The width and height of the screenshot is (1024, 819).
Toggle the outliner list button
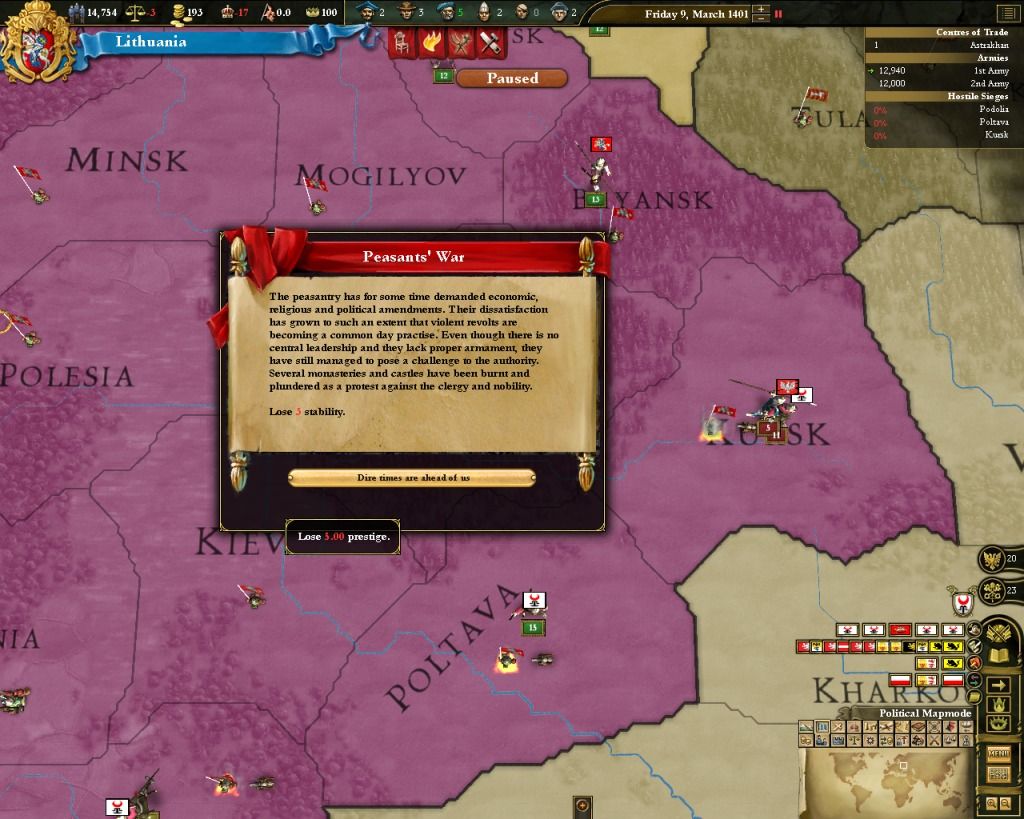coord(1006,14)
